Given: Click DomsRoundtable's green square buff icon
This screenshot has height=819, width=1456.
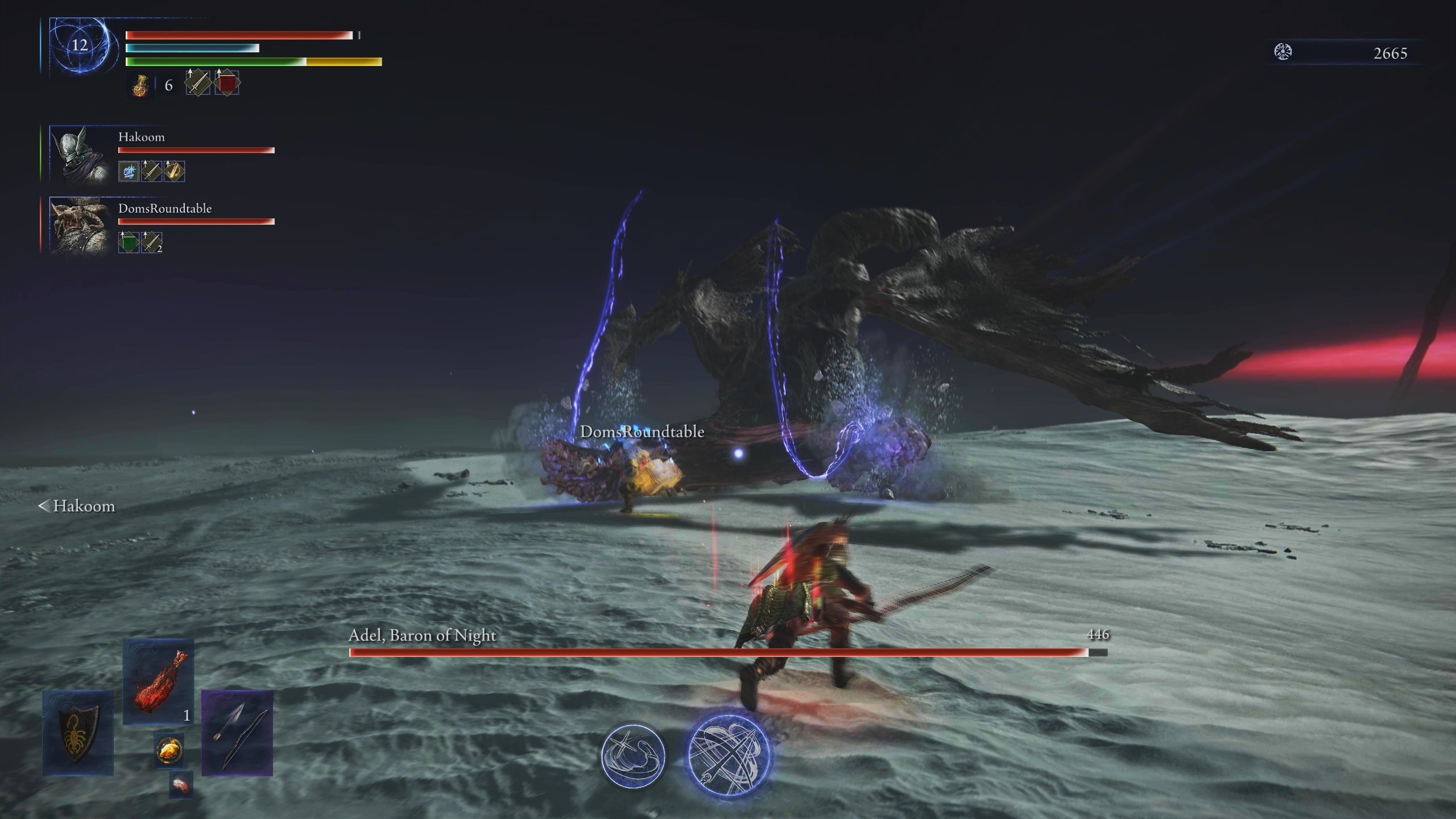Looking at the screenshot, I should pyautogui.click(x=129, y=242).
